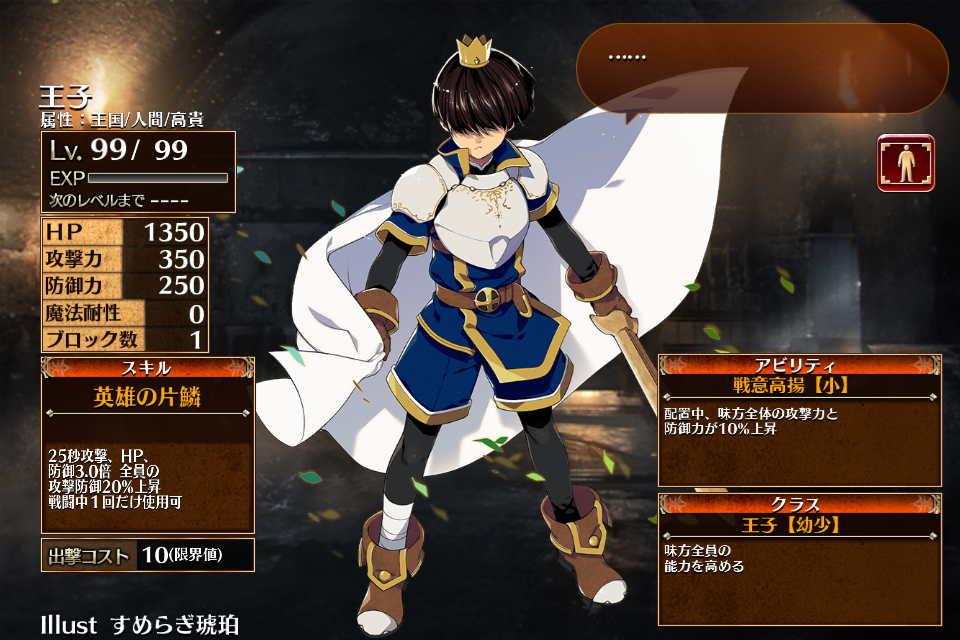Screen dimensions: 960x640
Task: Tap the speech bubble with ellipsis
Action: [762, 68]
